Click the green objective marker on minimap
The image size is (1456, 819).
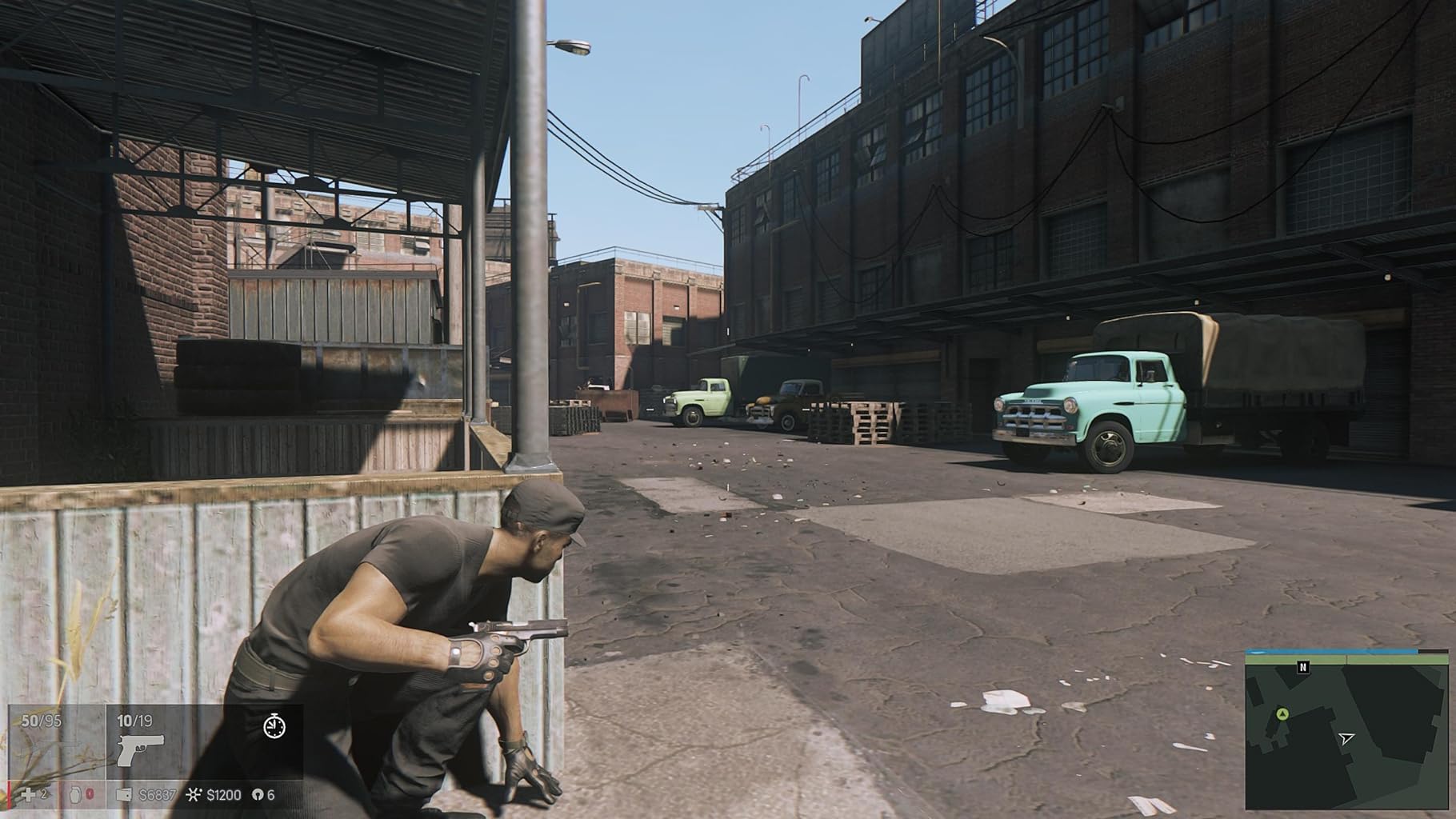pos(1282,713)
